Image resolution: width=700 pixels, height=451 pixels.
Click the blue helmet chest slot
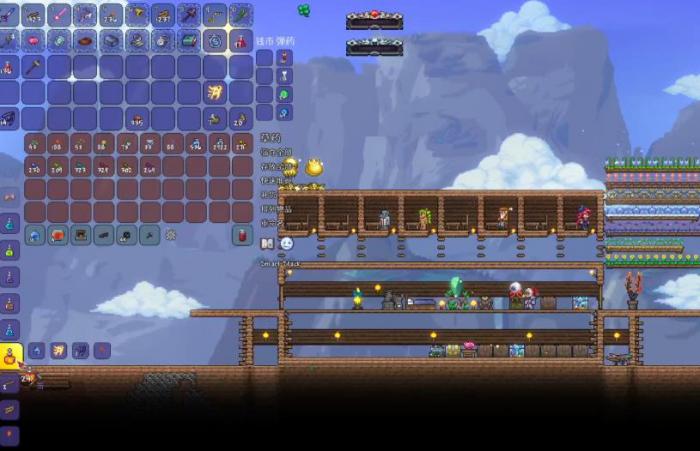coord(35,235)
